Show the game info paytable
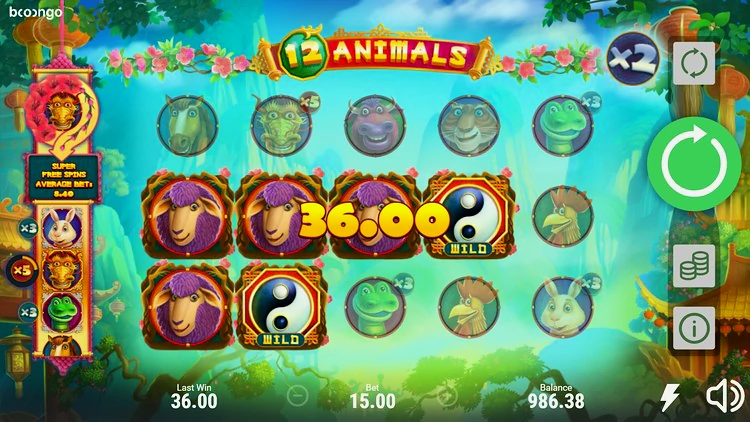Viewport: 750px width, 422px height. (693, 326)
